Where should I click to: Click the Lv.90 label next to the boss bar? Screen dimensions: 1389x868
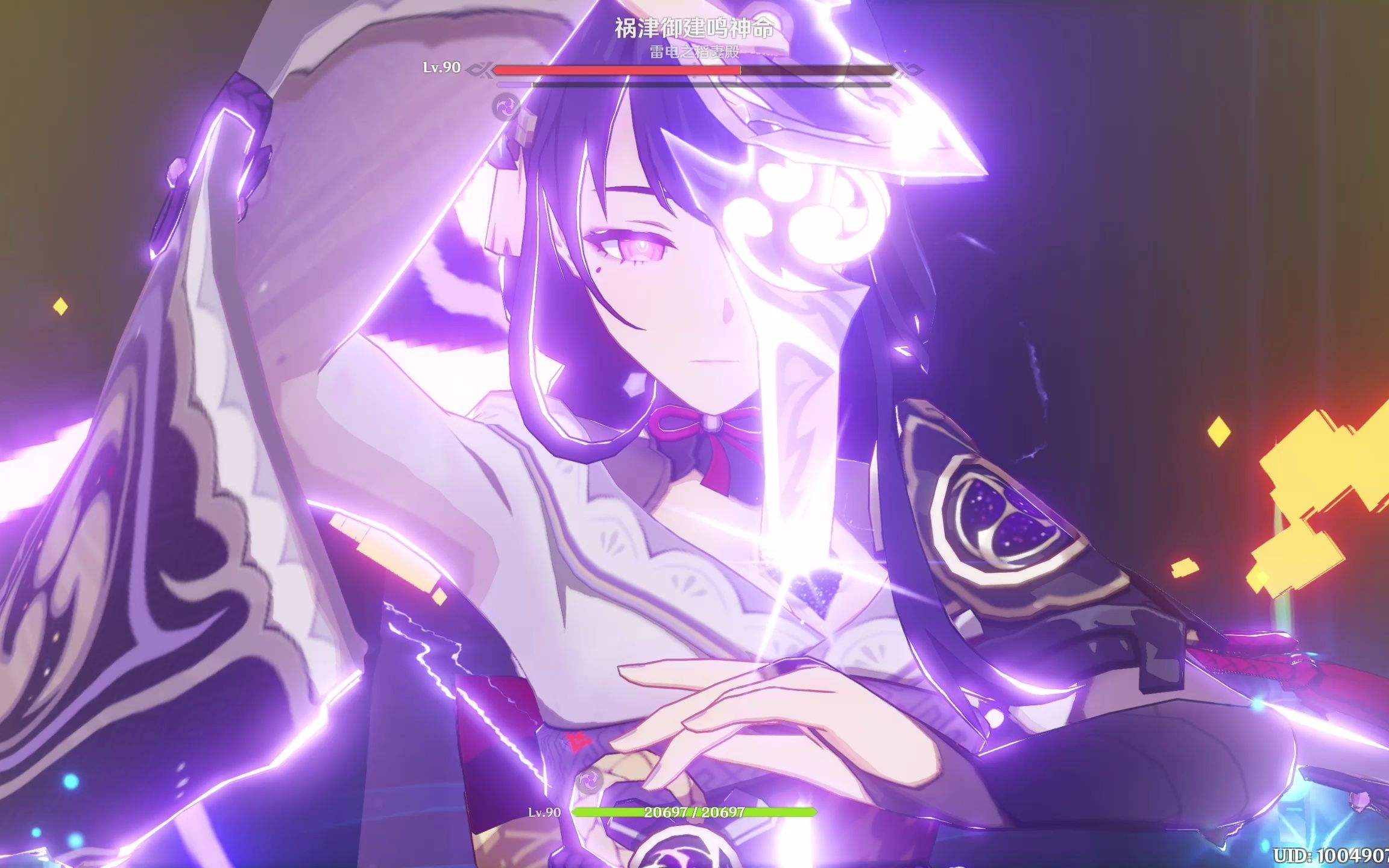pyautogui.click(x=442, y=69)
